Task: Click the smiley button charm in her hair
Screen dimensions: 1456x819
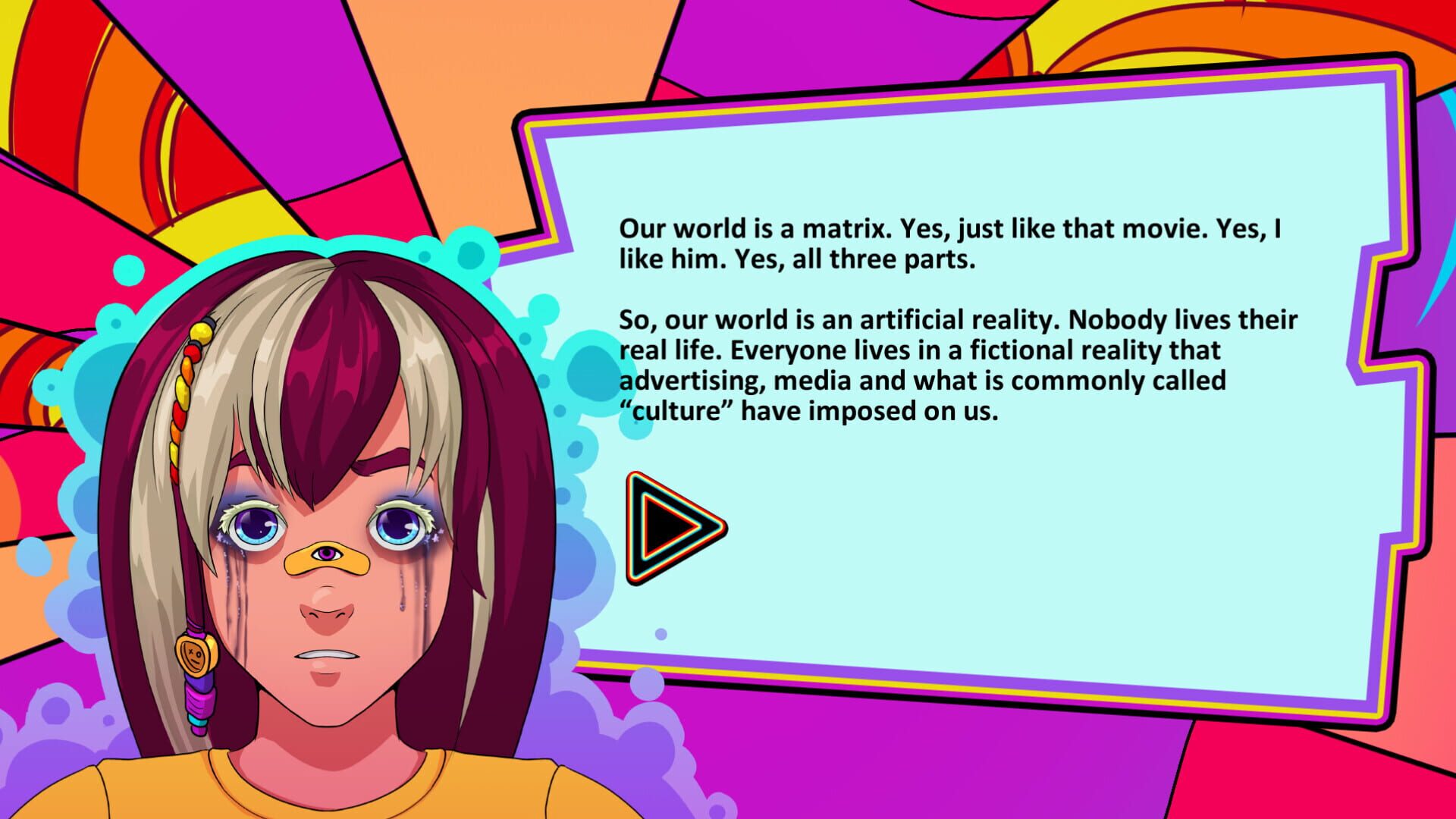Action: pyautogui.click(x=196, y=657)
